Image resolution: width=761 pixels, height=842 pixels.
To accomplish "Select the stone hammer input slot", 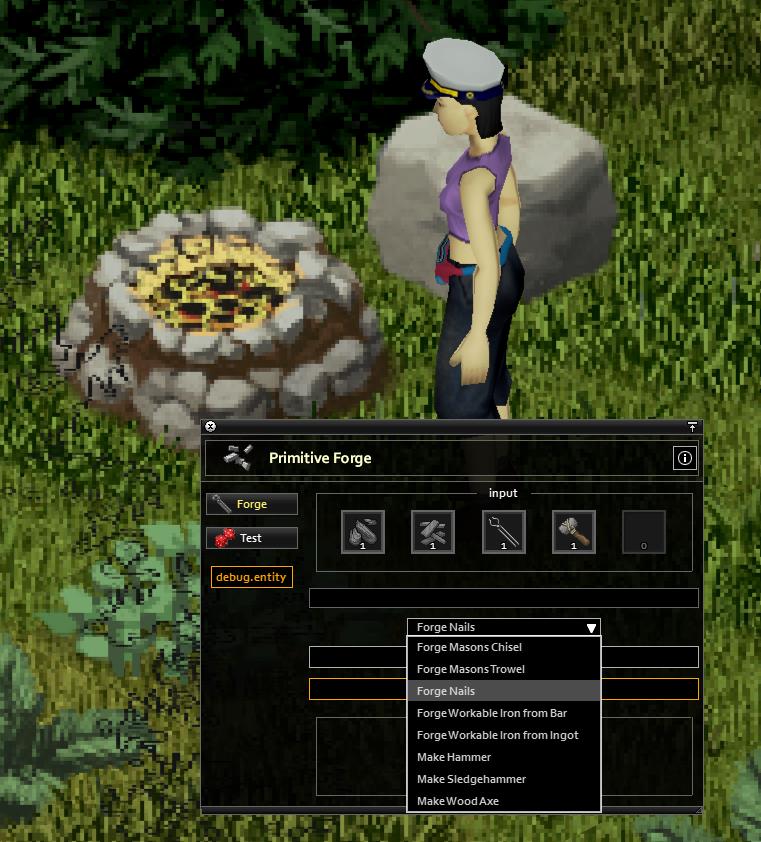I will pyautogui.click(x=574, y=532).
